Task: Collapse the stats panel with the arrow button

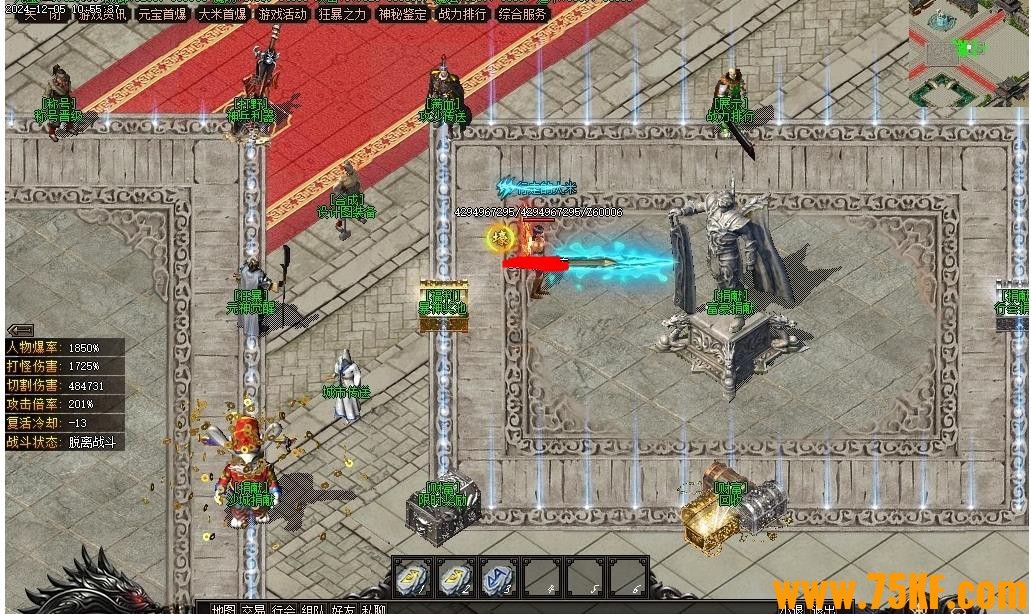Action: [x=20, y=330]
